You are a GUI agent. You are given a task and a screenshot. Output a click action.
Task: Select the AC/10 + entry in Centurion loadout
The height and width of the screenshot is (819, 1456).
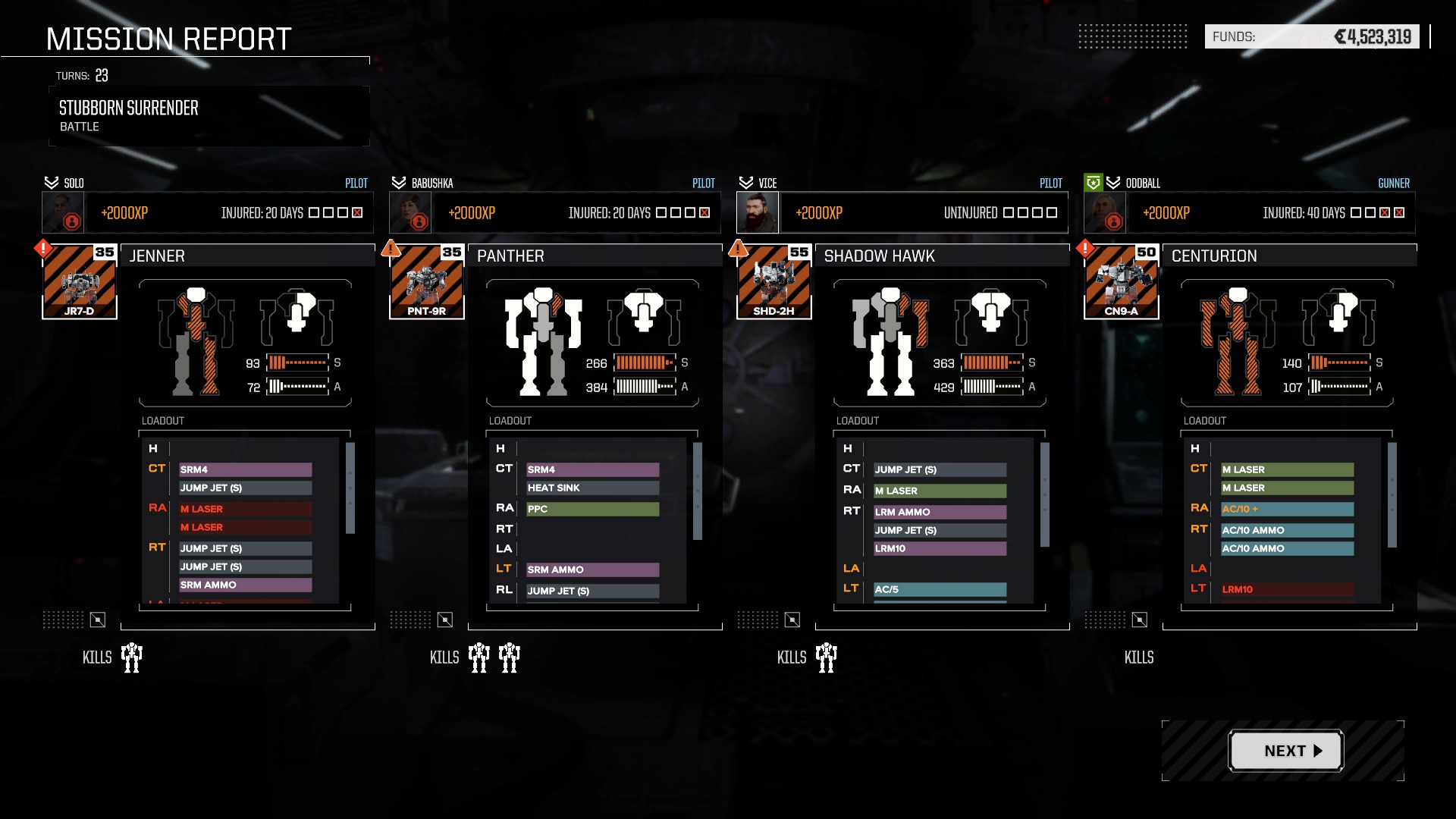tap(1287, 509)
